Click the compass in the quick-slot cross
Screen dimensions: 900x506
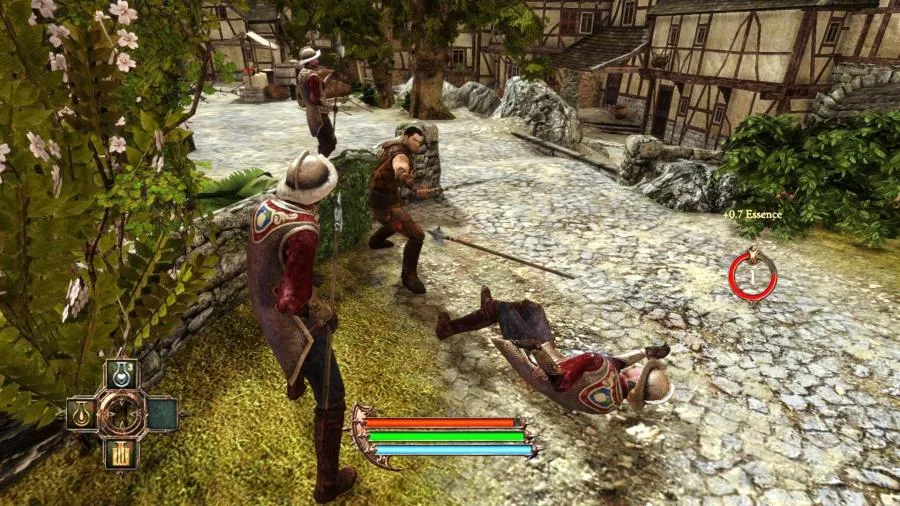[x=122, y=413]
